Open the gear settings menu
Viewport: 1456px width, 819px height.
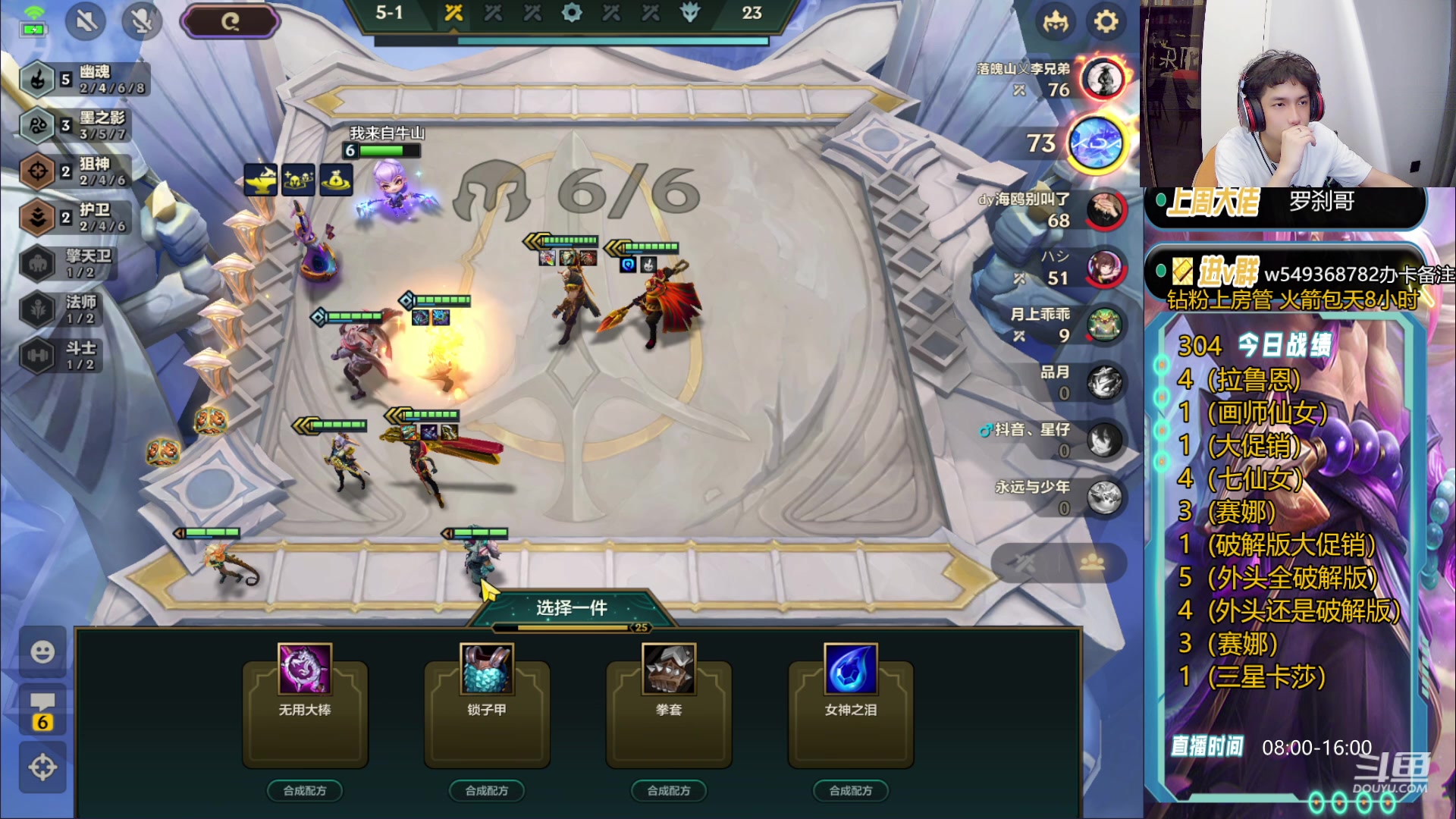(1106, 21)
